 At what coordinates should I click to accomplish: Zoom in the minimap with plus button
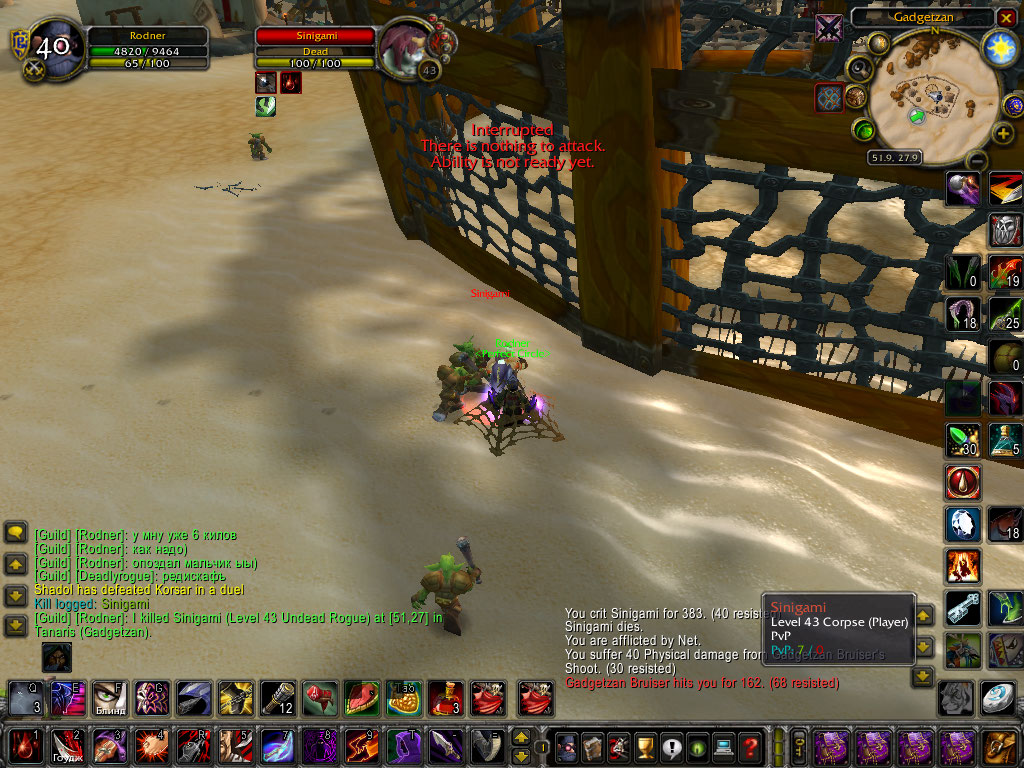[1003, 133]
